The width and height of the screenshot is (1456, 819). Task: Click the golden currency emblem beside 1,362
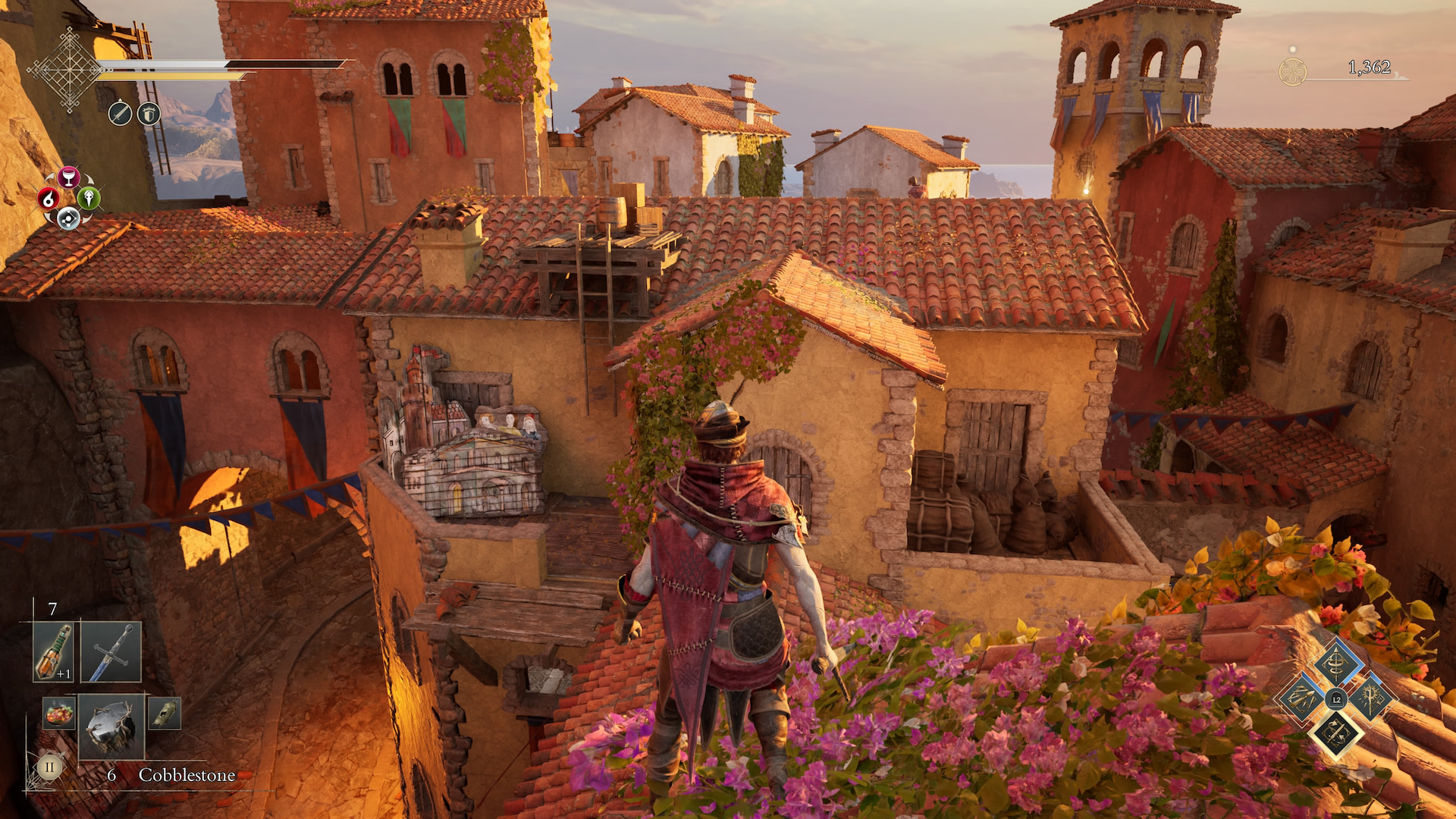click(1294, 70)
